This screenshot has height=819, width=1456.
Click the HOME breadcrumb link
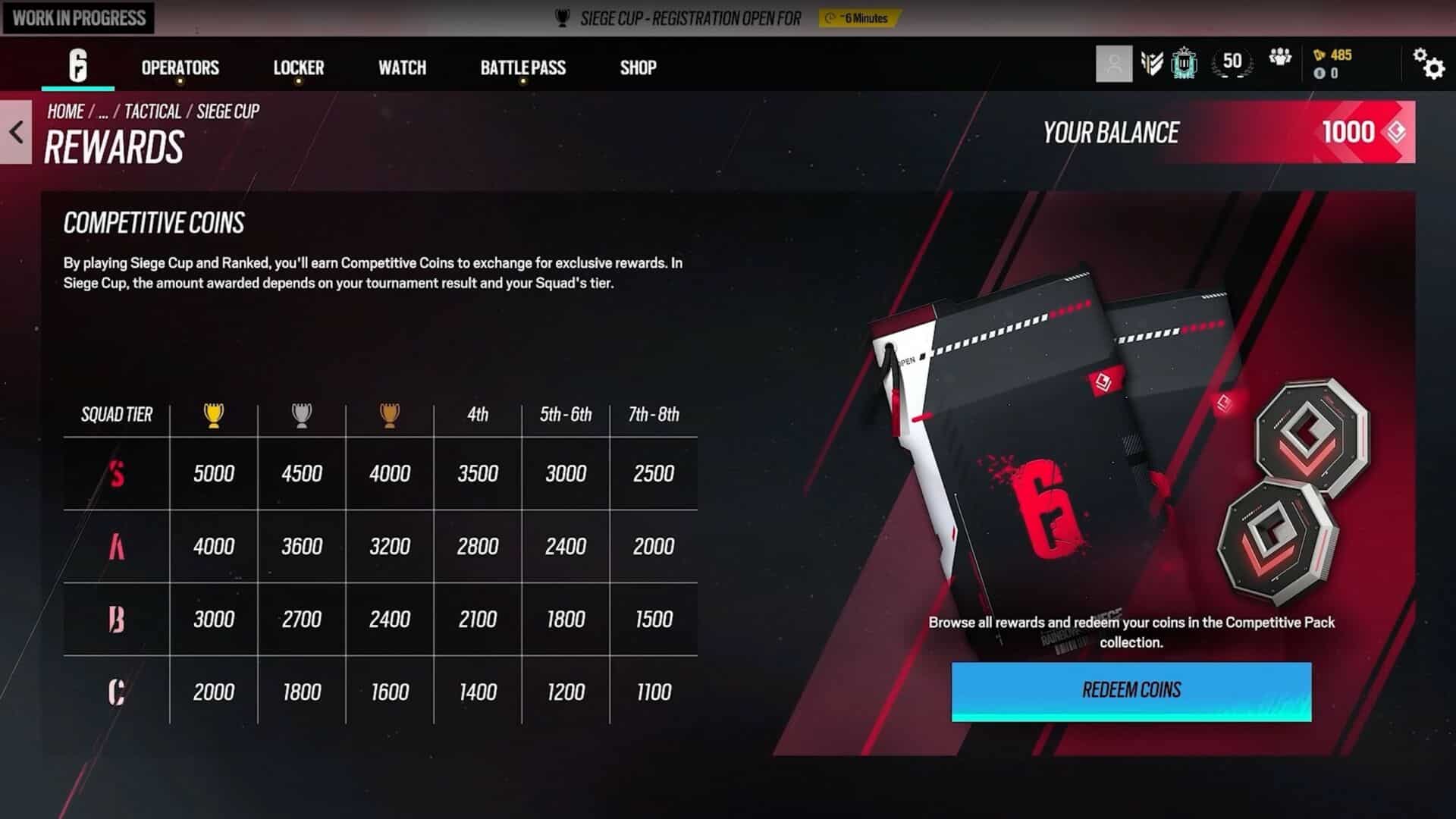pyautogui.click(x=64, y=111)
